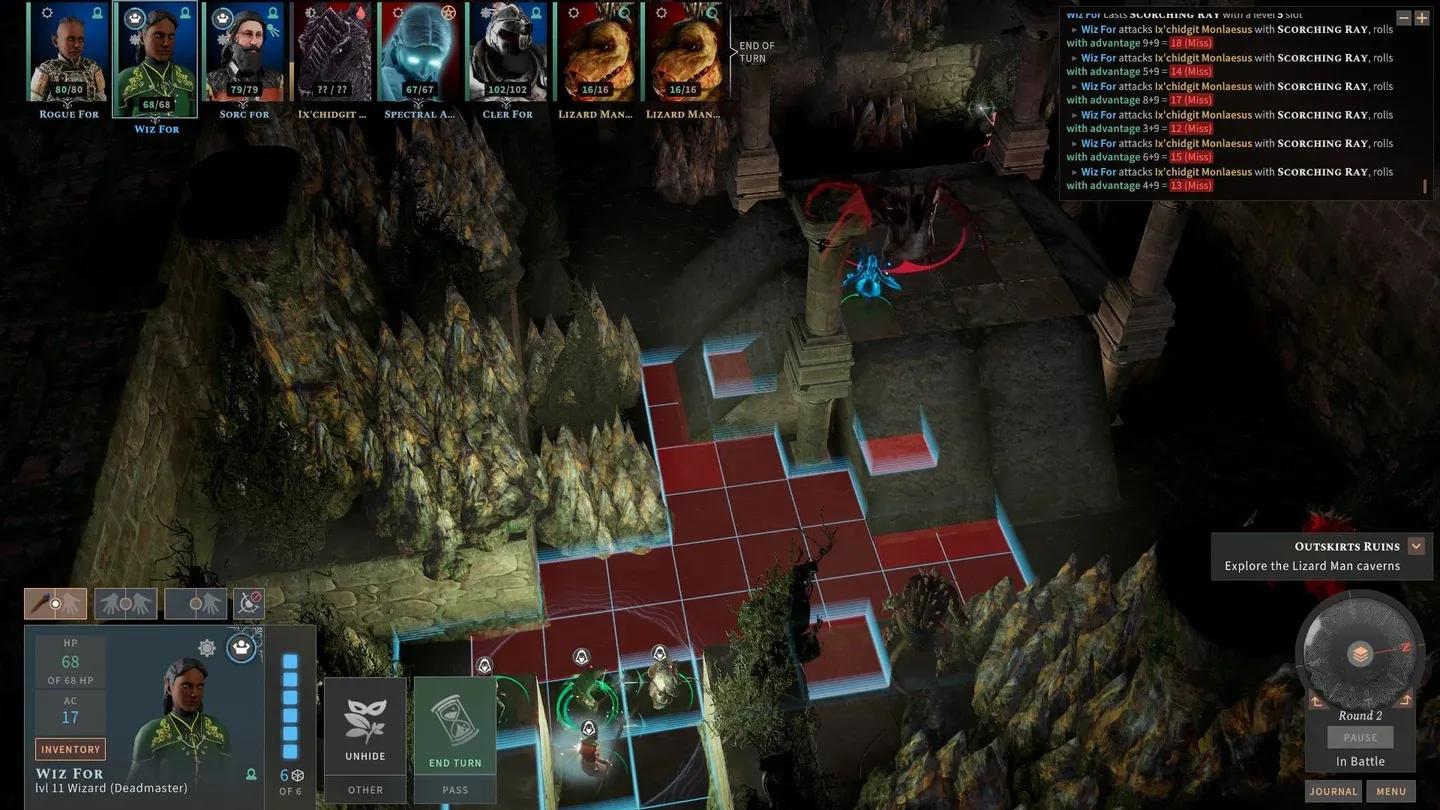Open the gear icon on Wiz For's panel
The height and width of the screenshot is (810, 1440).
pos(207,647)
